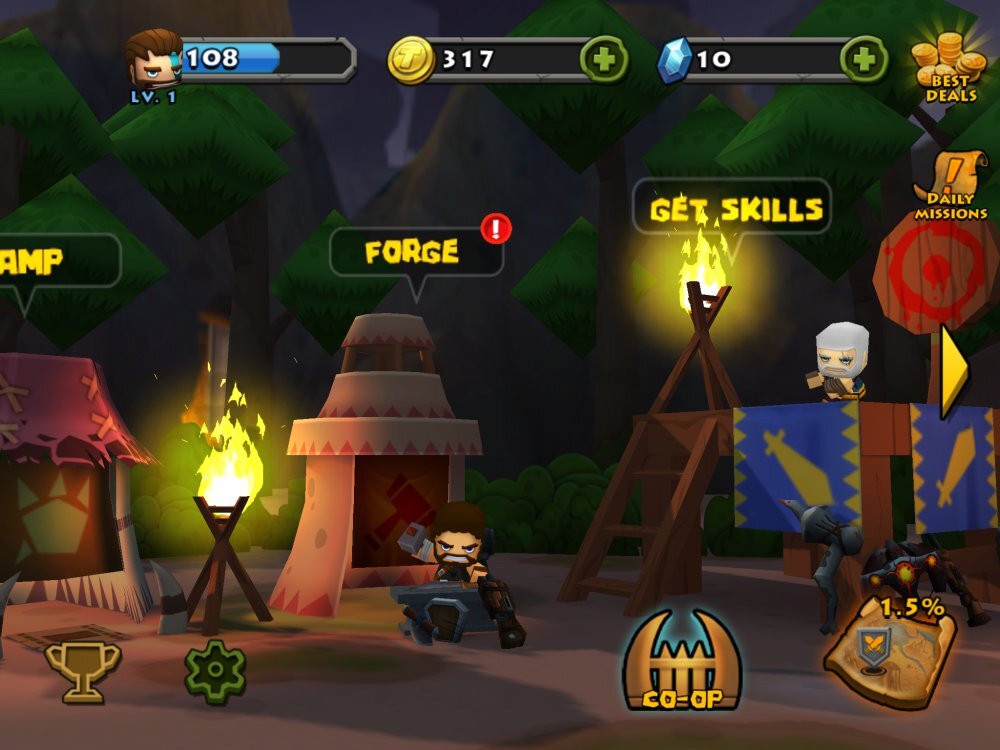Open settings with the green gear icon

[215, 670]
